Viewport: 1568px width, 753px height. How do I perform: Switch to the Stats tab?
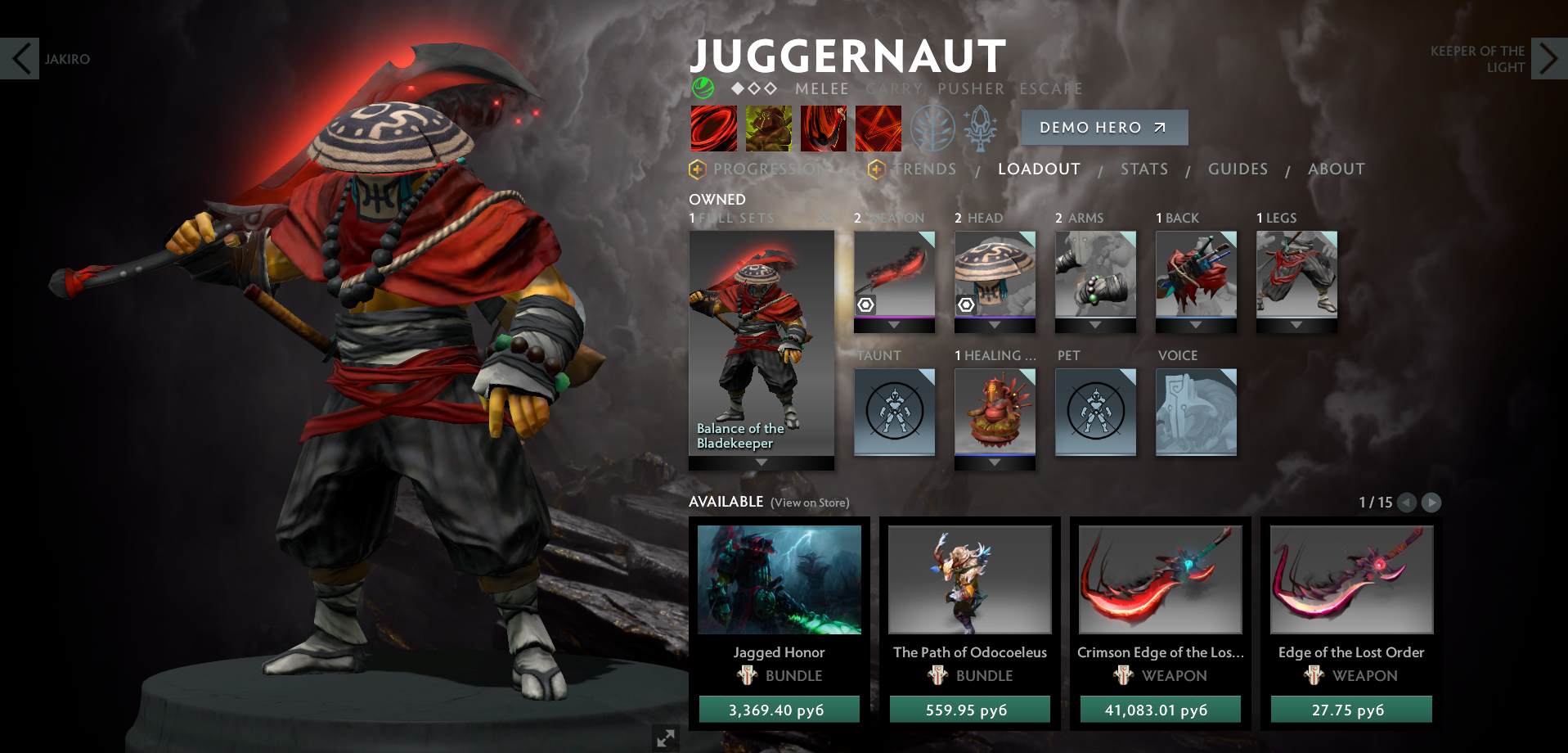1143,169
